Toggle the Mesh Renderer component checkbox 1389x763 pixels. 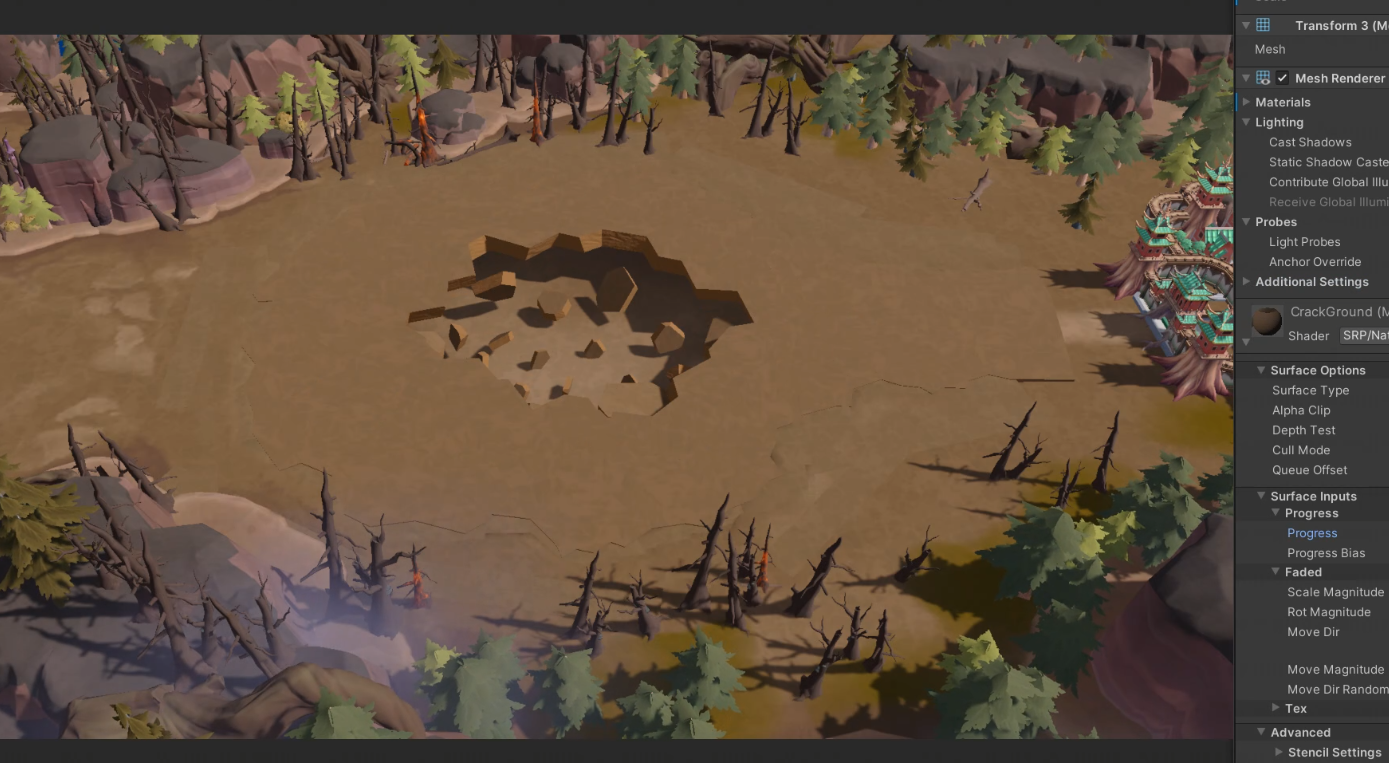[1282, 78]
